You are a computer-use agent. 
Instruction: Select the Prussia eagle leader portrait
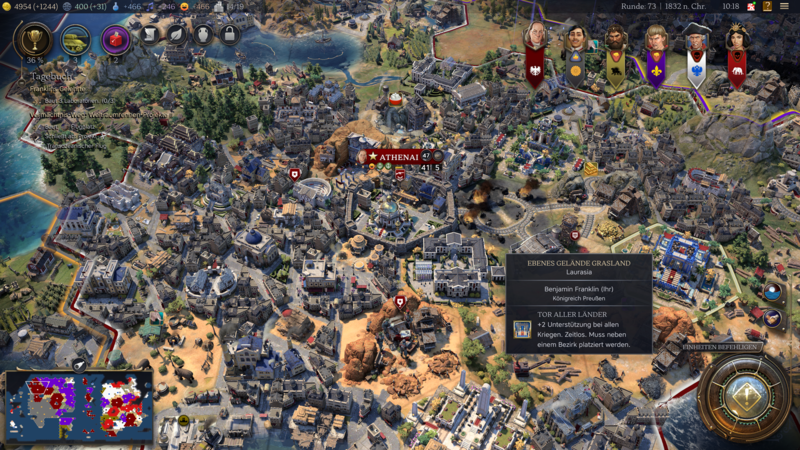point(535,40)
